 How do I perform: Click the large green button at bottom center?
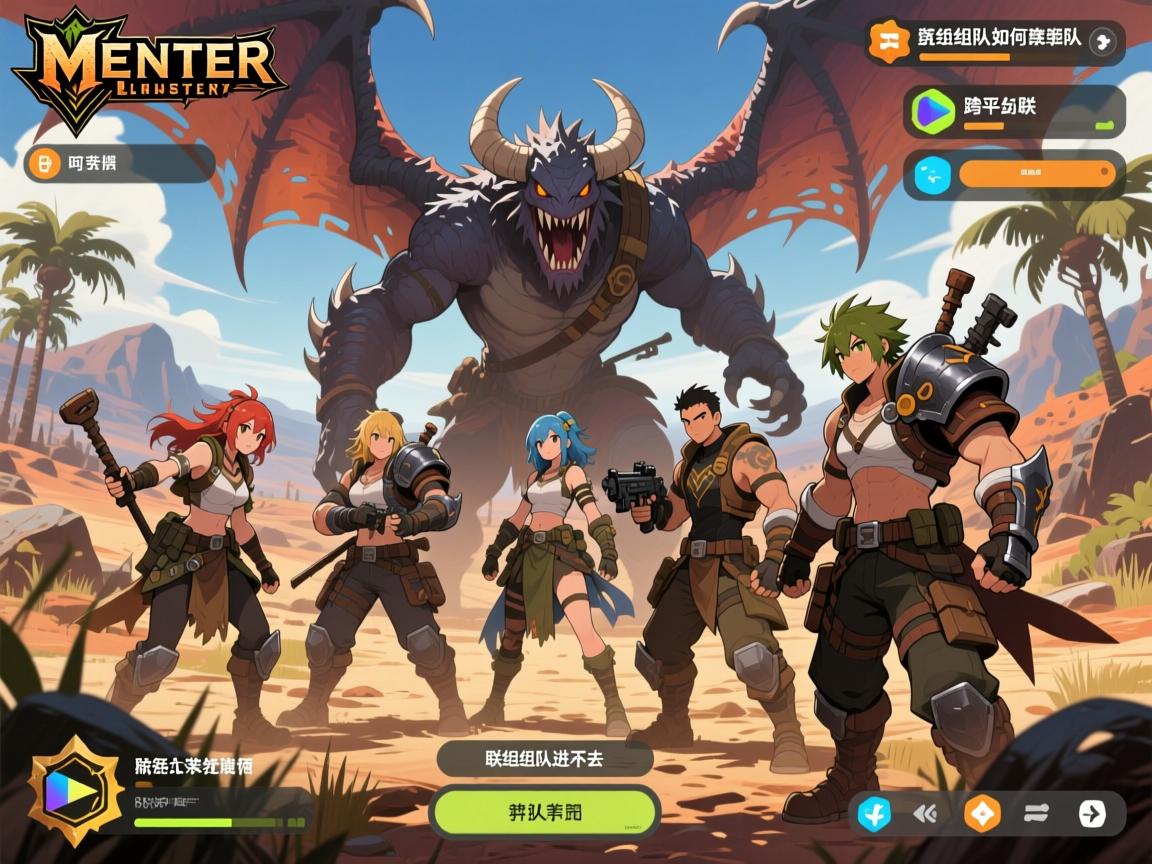(x=545, y=811)
